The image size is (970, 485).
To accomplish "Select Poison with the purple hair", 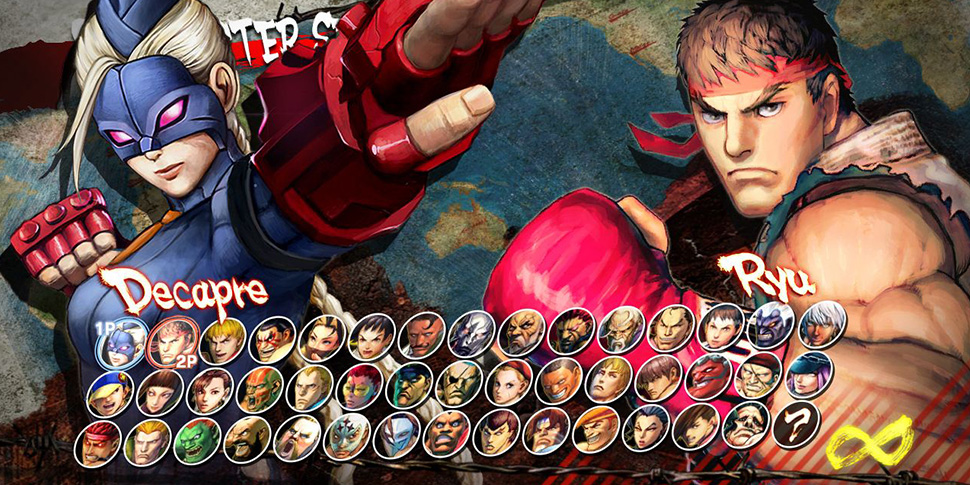I will point(806,374).
